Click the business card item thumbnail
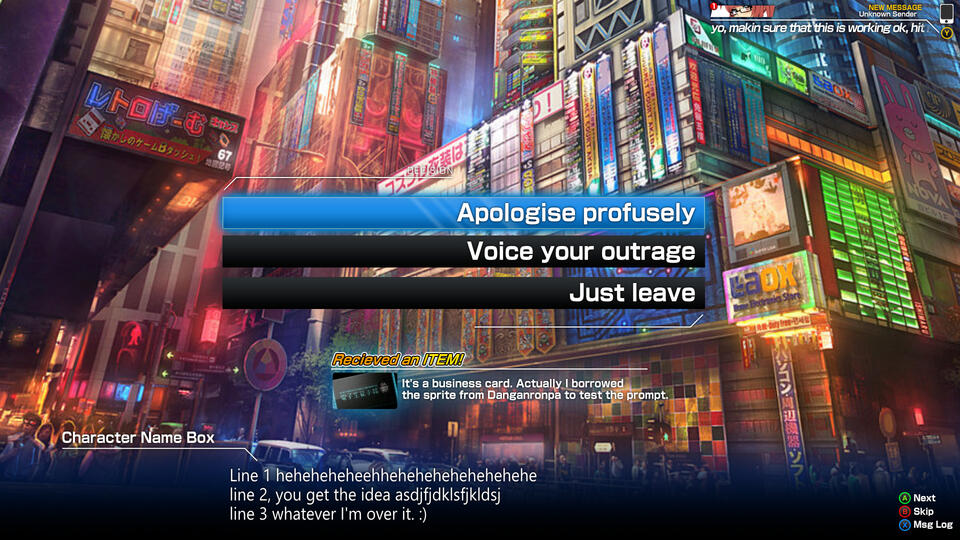 click(x=365, y=389)
